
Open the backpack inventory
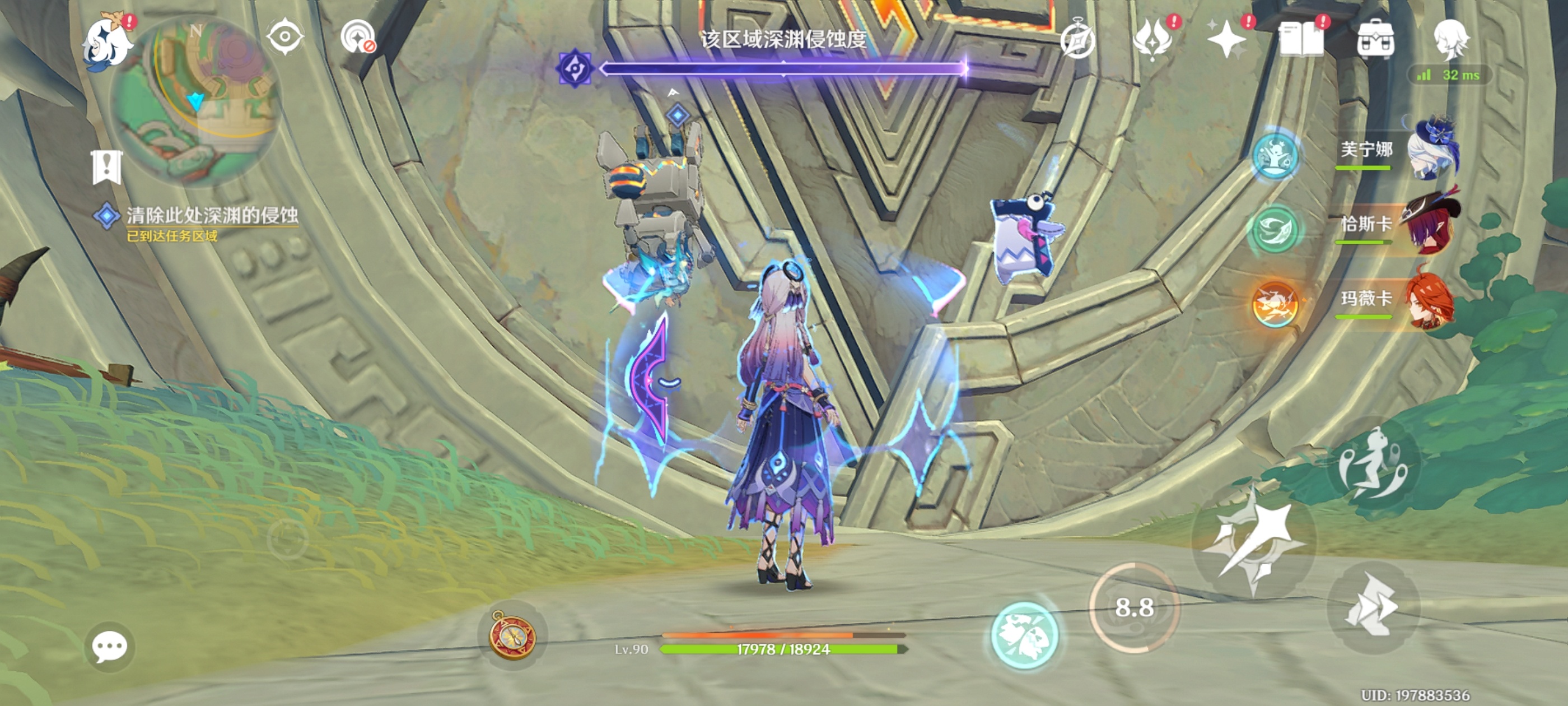(x=1376, y=40)
